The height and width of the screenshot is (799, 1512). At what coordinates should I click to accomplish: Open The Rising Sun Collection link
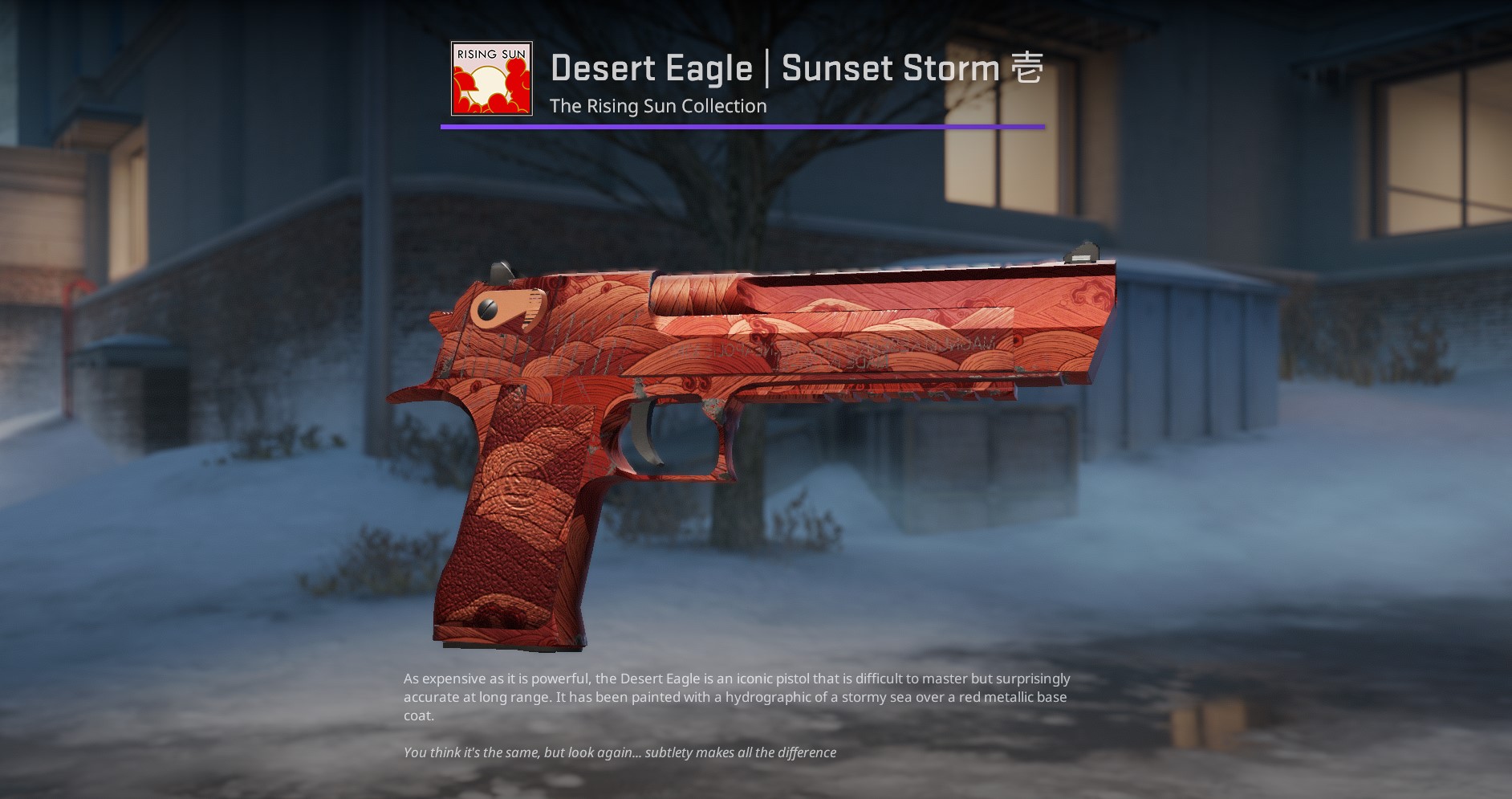[658, 105]
